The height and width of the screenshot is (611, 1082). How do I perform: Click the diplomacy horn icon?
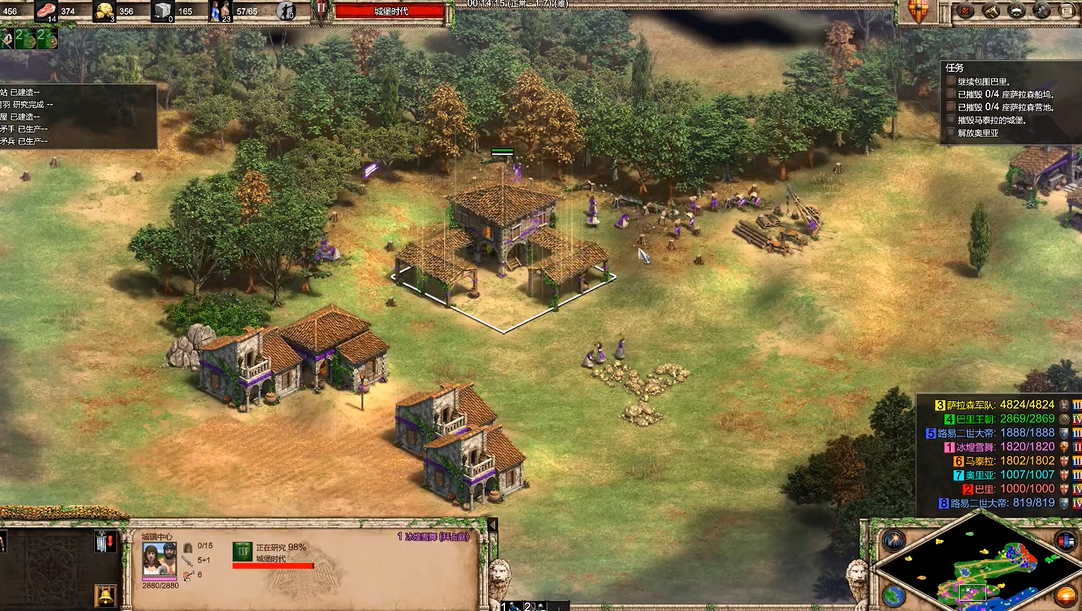click(991, 11)
